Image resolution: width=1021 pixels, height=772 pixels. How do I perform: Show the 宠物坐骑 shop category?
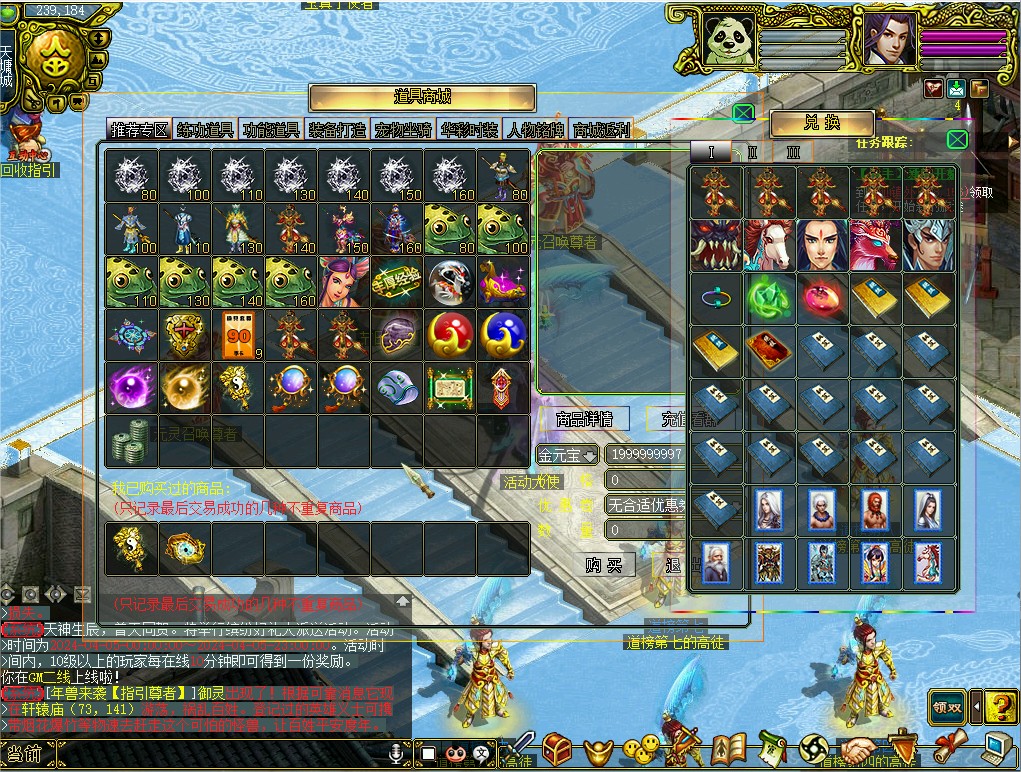403,130
